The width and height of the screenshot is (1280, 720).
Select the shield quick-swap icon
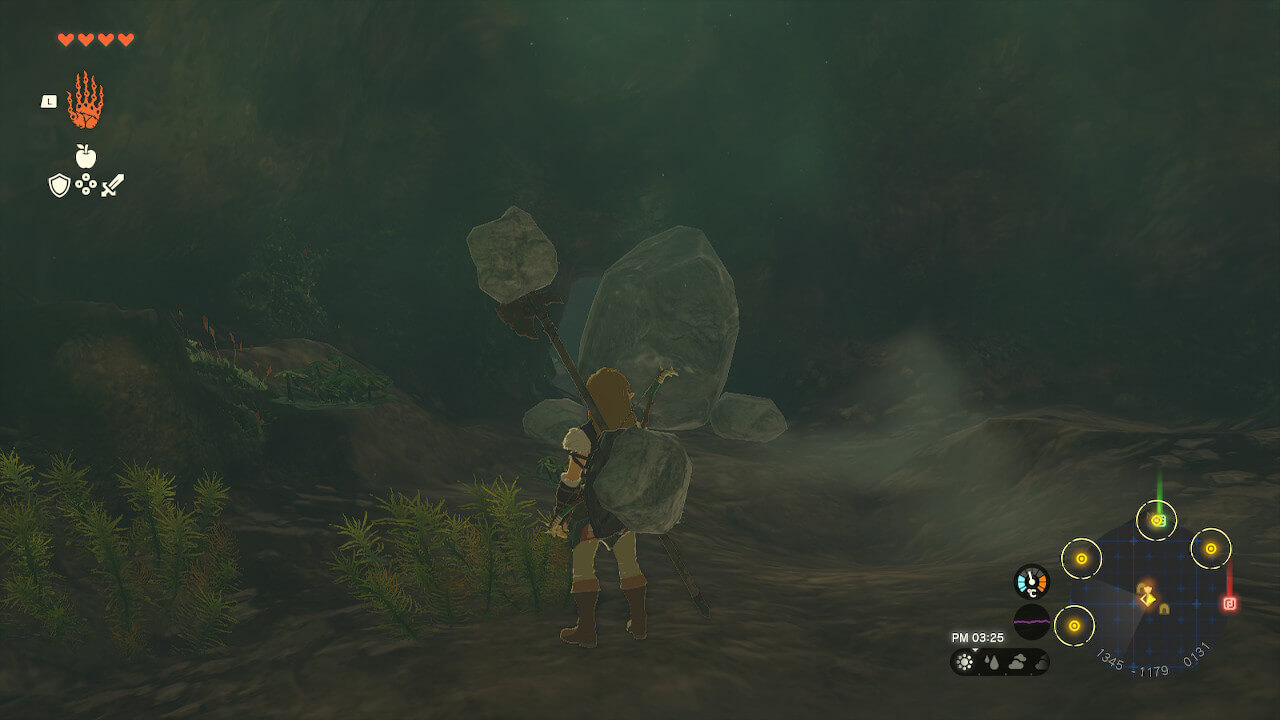(x=59, y=185)
